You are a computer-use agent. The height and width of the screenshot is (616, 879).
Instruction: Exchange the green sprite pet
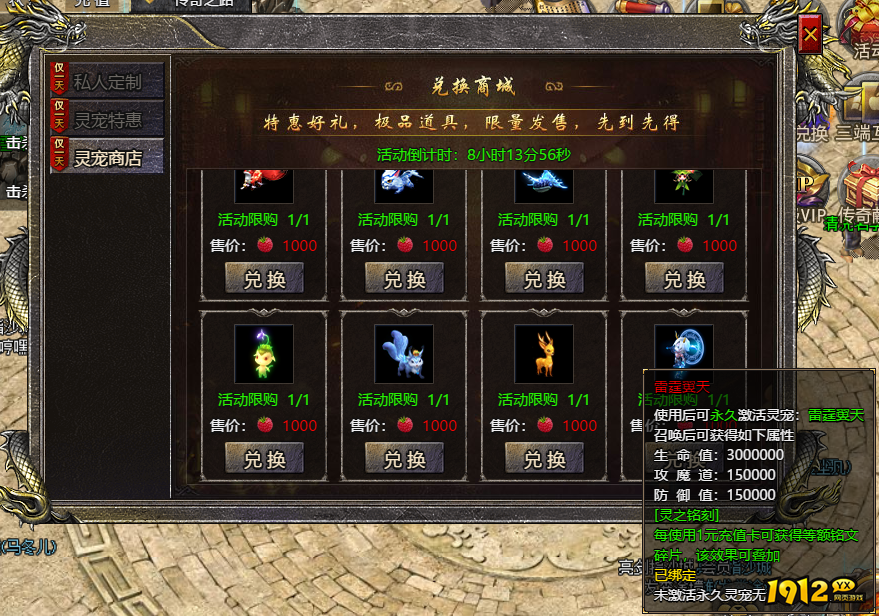pyautogui.click(x=264, y=459)
